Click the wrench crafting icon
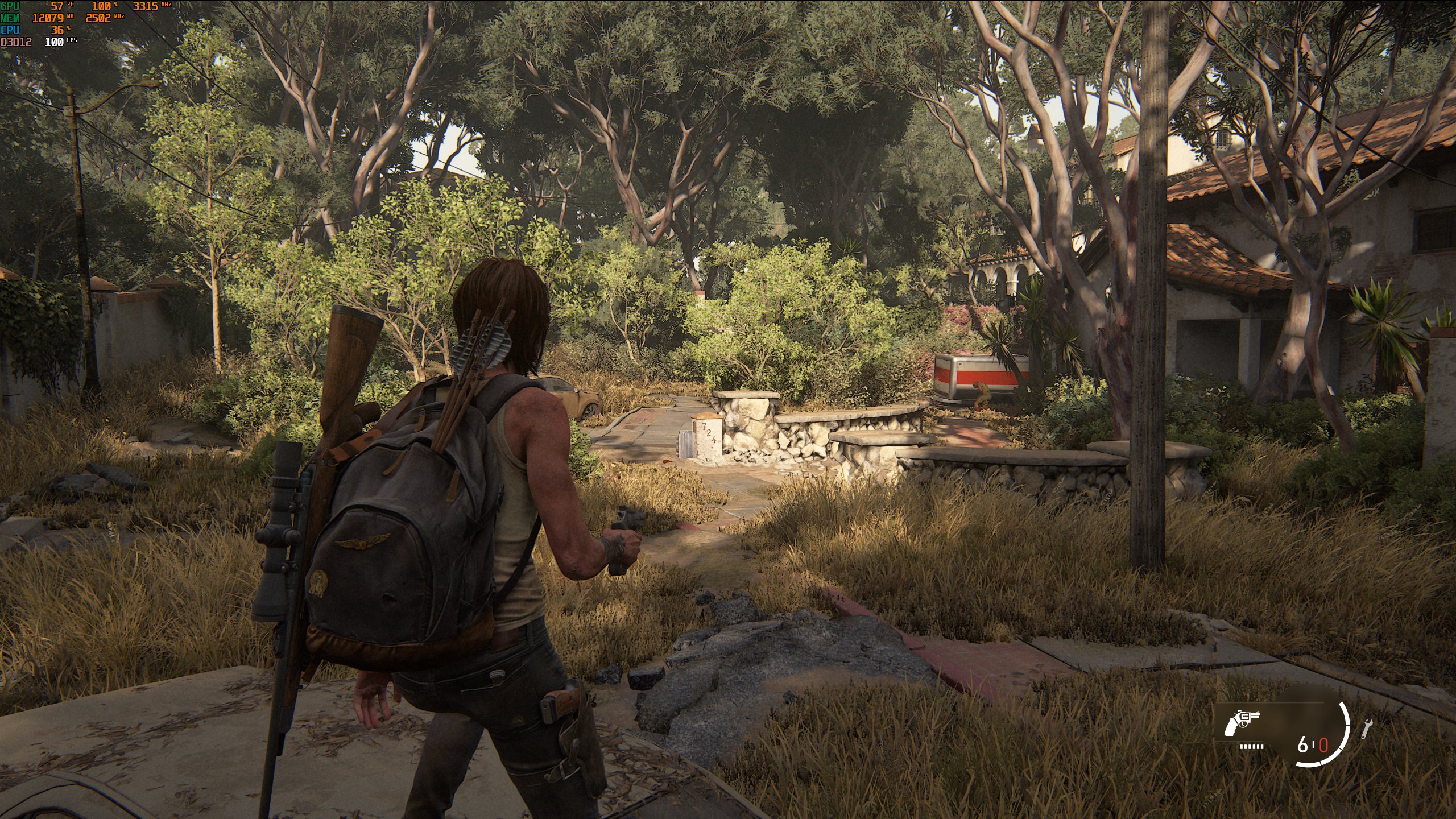The image size is (1456, 819). 1364,730
